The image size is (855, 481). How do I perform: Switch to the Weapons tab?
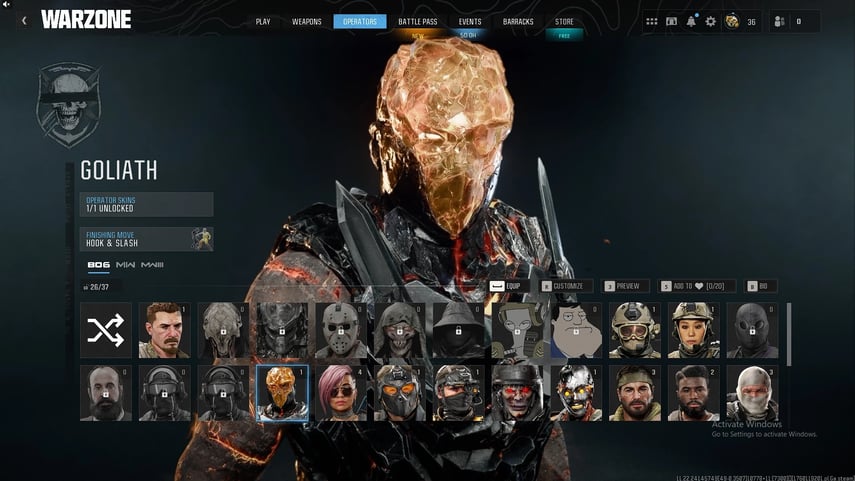click(x=307, y=21)
